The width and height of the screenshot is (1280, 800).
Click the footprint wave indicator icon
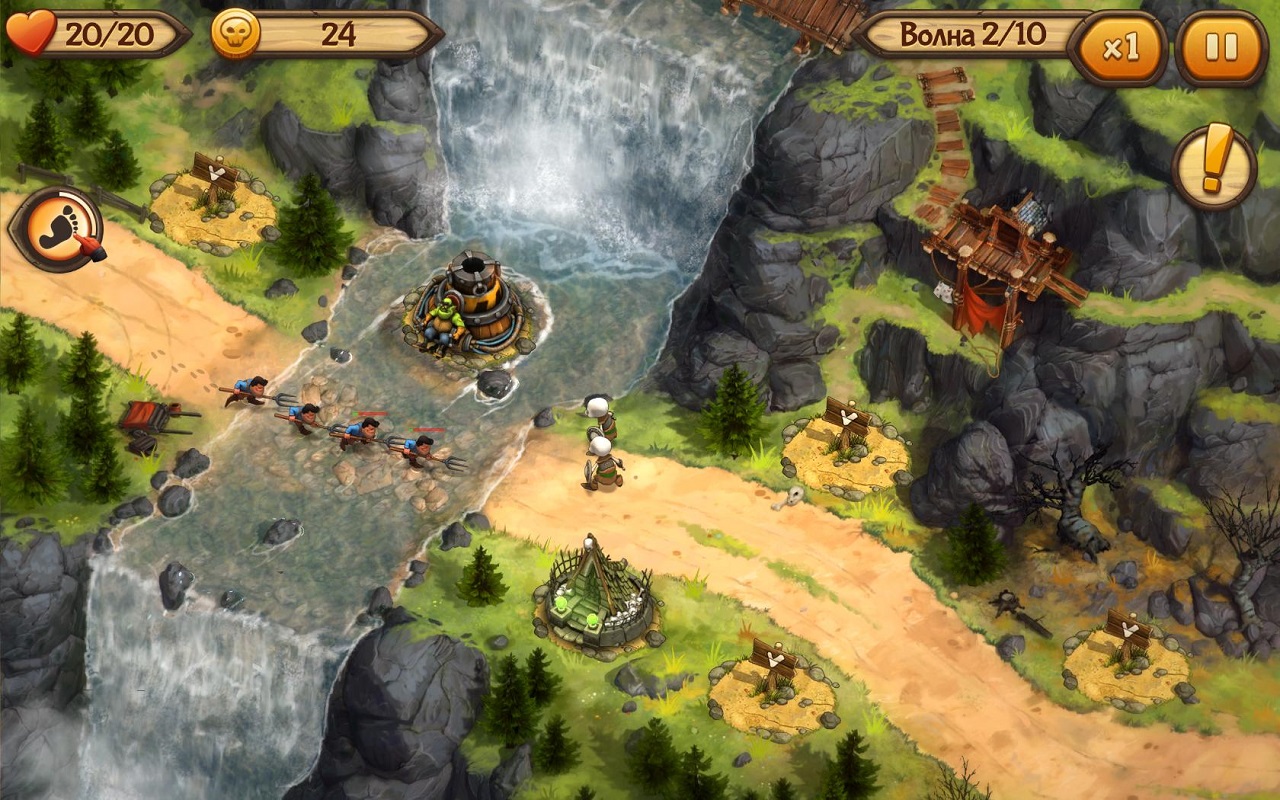coord(58,229)
